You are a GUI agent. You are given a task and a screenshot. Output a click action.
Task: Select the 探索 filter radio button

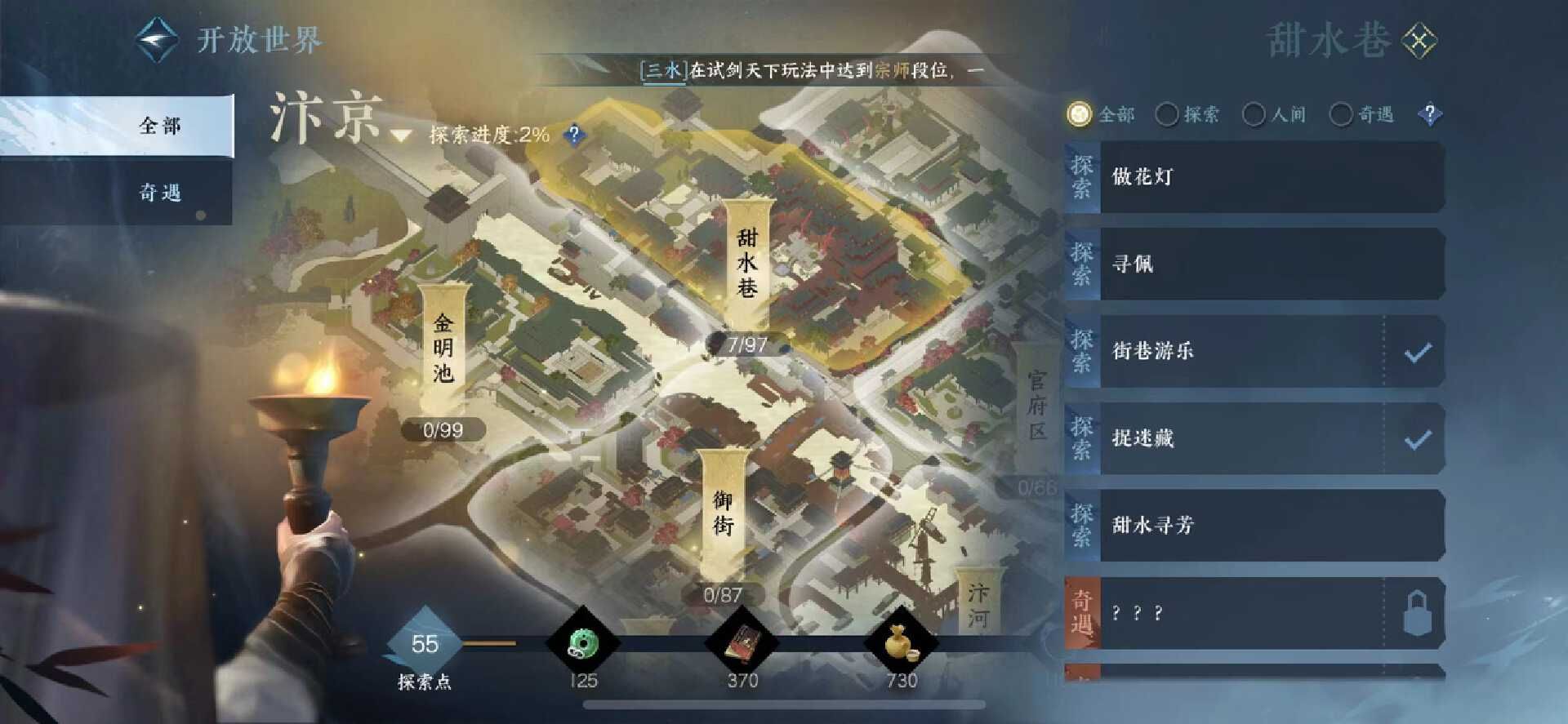click(1169, 114)
